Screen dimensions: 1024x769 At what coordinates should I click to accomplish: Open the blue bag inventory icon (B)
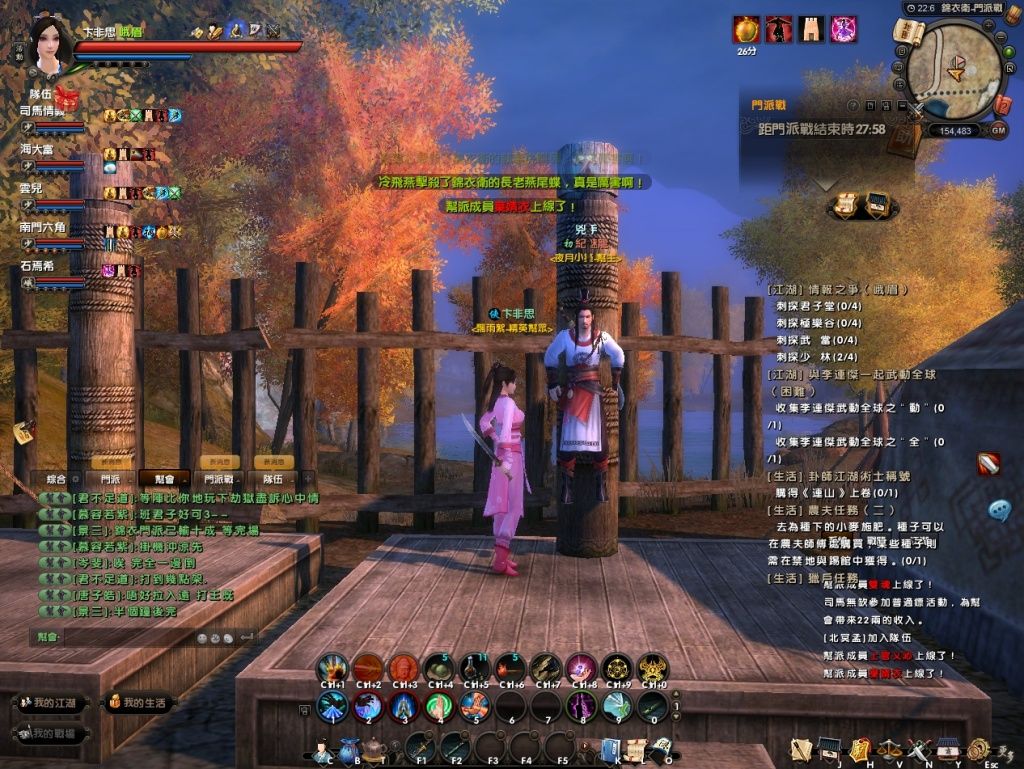348,747
